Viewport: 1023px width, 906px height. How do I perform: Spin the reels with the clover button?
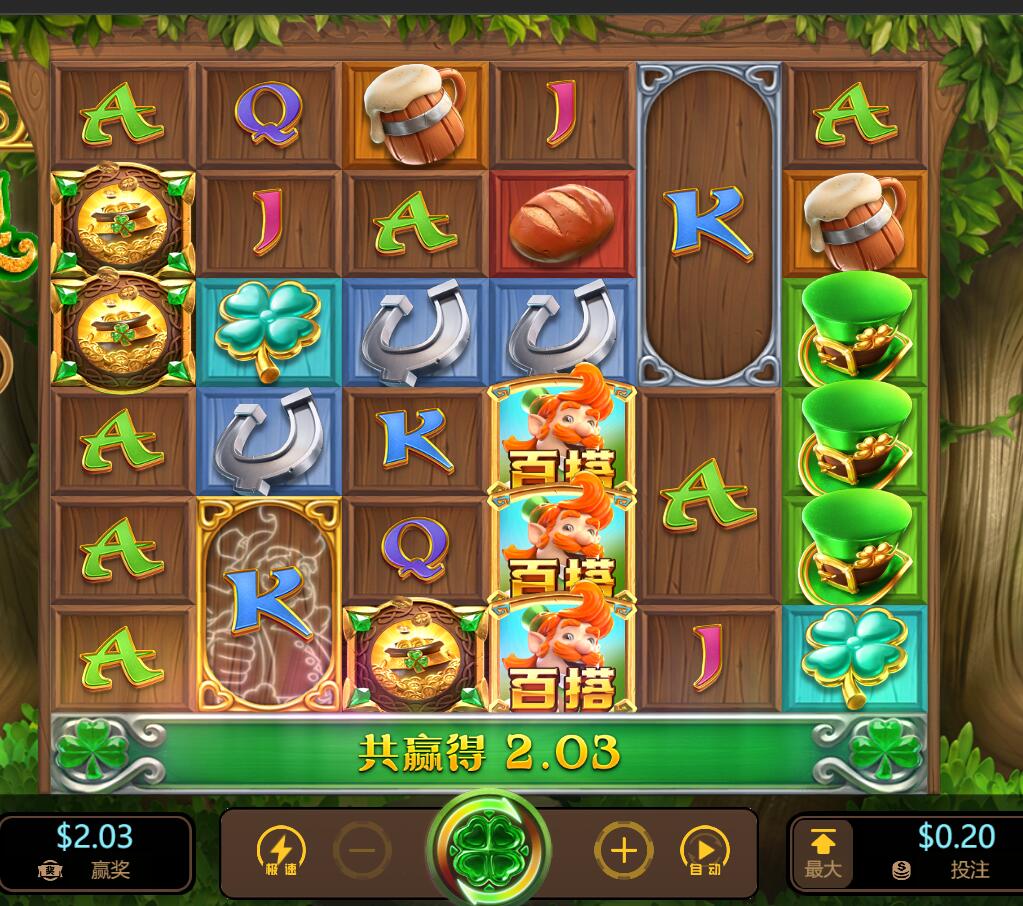point(489,851)
